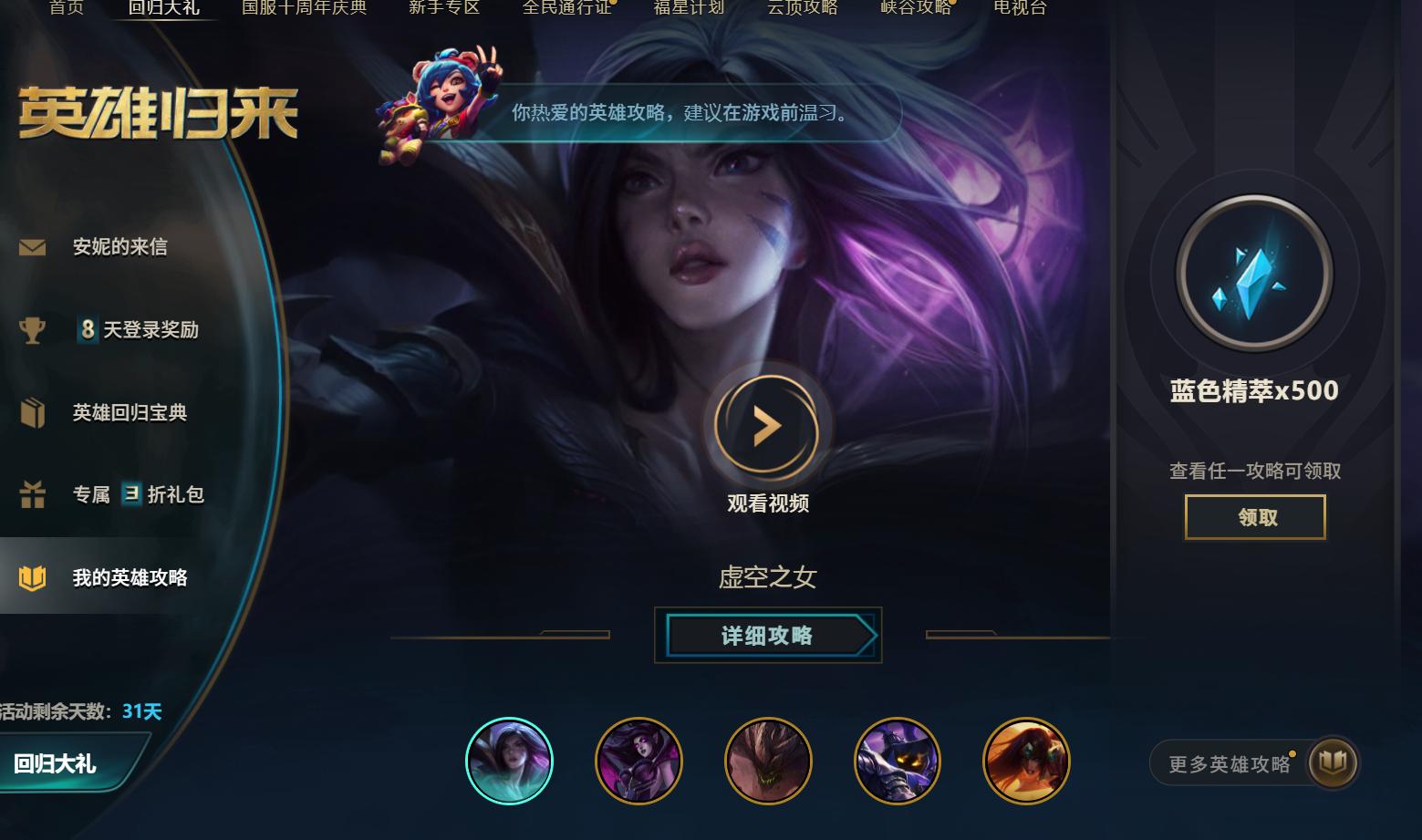Select the Morgana champion portrait

coord(639,760)
